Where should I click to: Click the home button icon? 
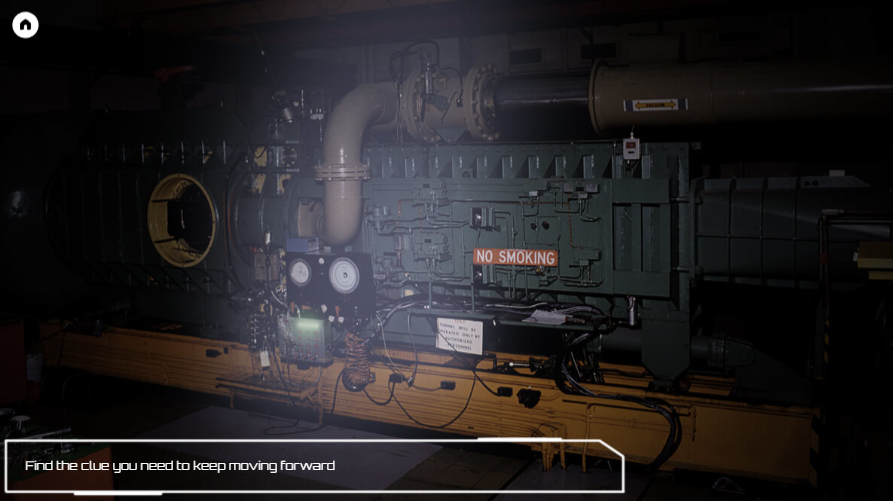click(x=25, y=25)
